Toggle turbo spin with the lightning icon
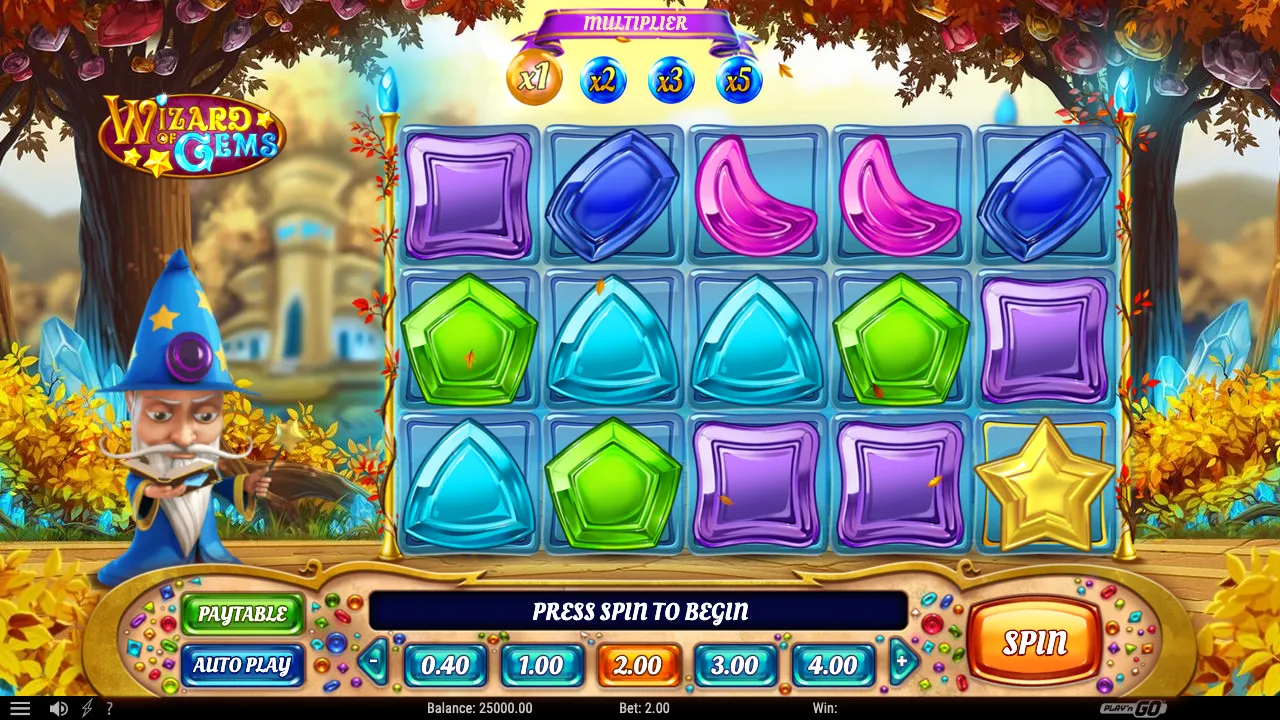Viewport: 1280px width, 720px height. click(x=86, y=708)
